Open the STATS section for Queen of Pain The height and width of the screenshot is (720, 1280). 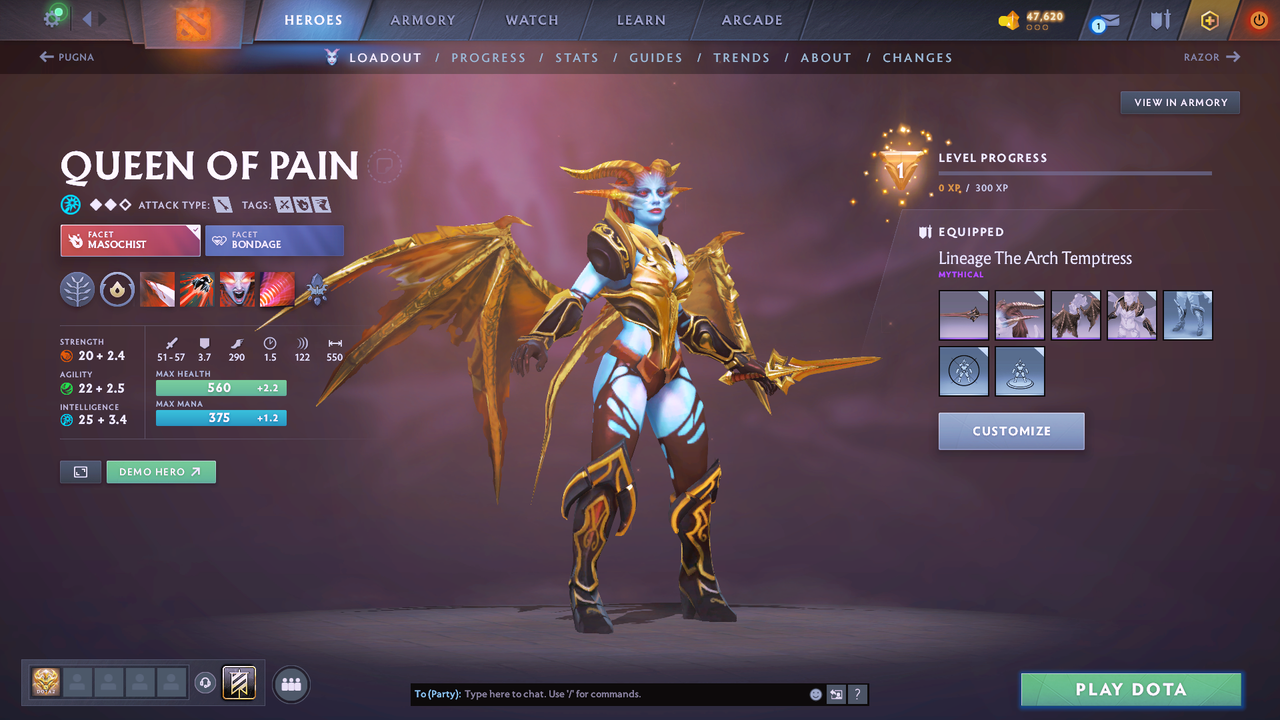577,57
